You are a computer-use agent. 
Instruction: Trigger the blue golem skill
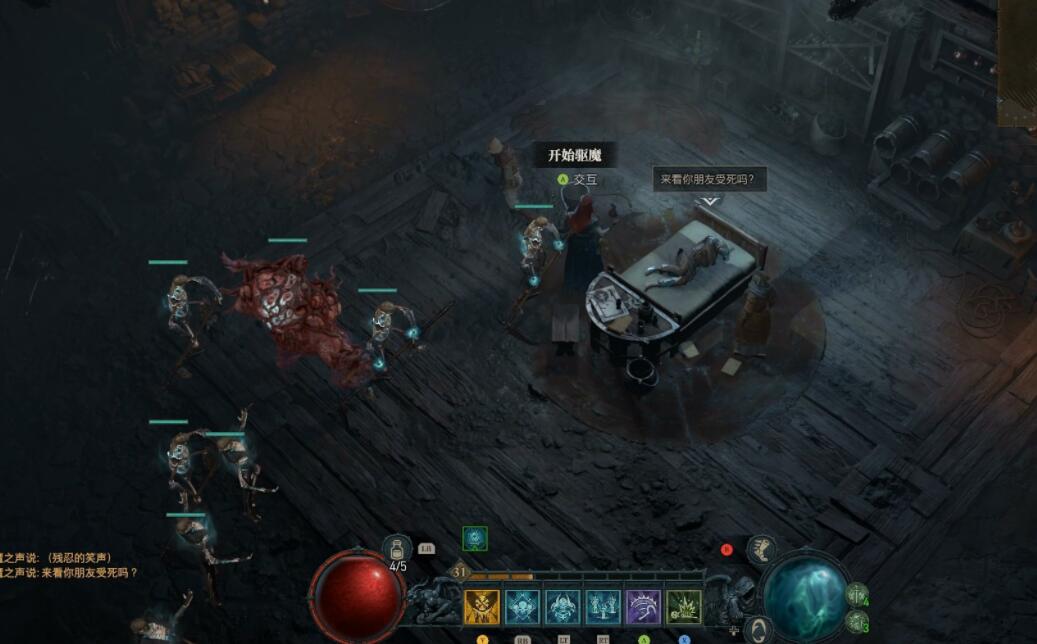coord(563,607)
